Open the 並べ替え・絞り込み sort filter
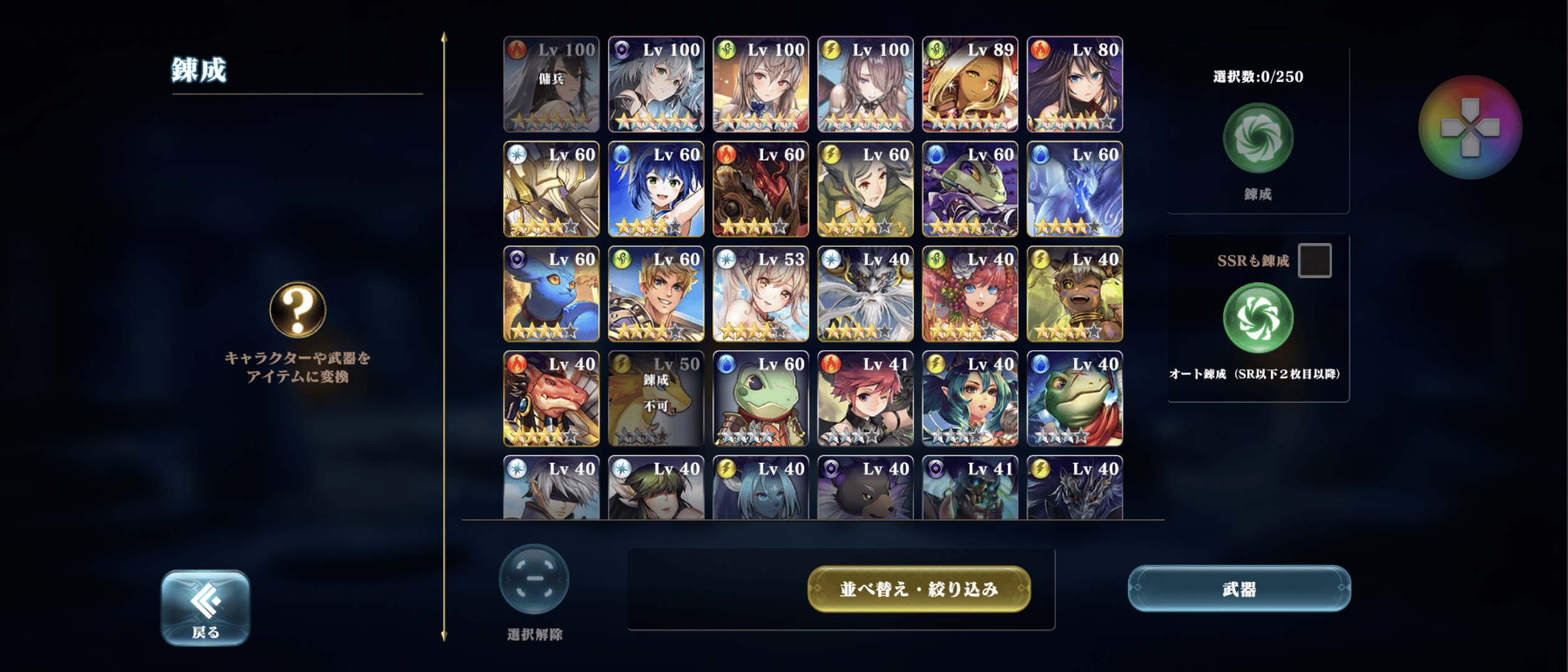This screenshot has width=1568, height=672. coord(918,589)
